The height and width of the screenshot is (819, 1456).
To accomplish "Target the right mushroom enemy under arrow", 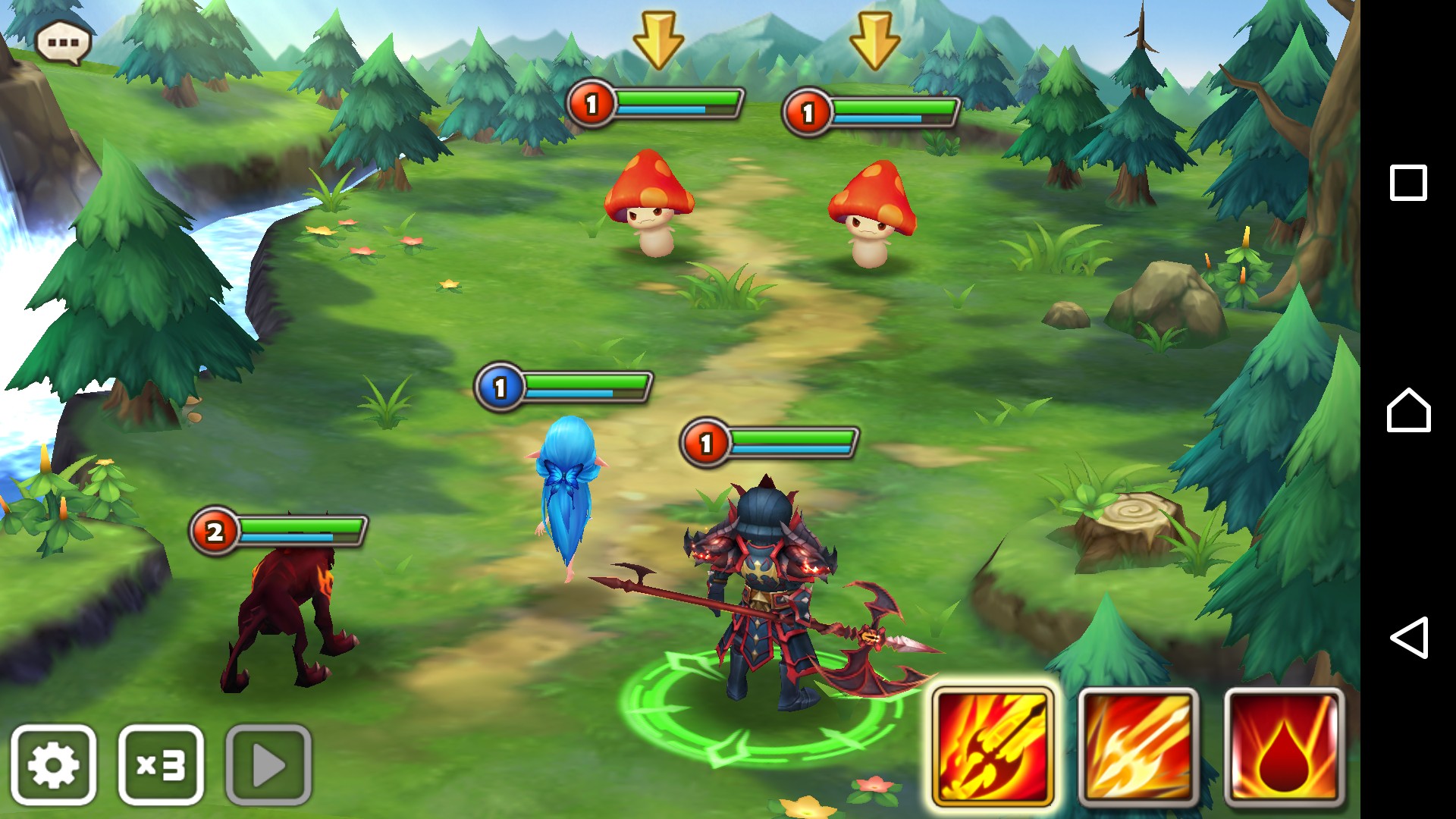I will click(x=872, y=215).
